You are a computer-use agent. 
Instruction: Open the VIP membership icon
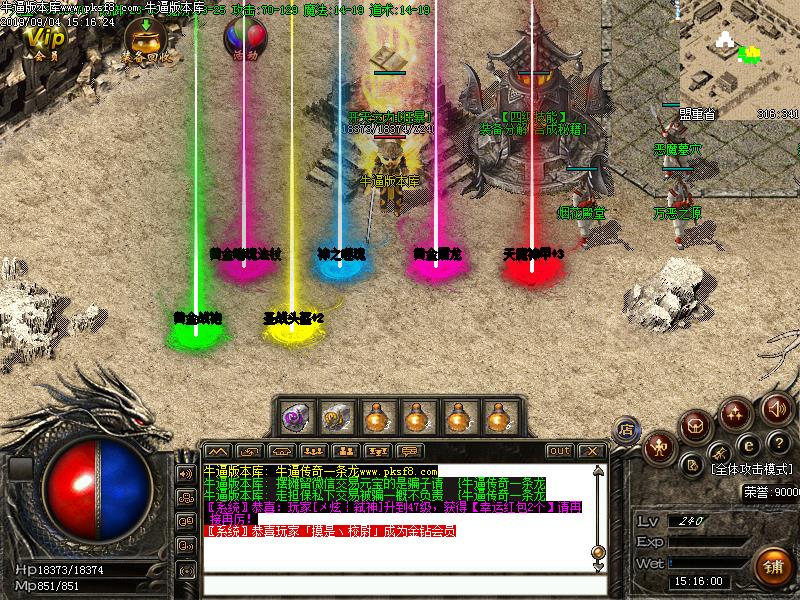45,40
